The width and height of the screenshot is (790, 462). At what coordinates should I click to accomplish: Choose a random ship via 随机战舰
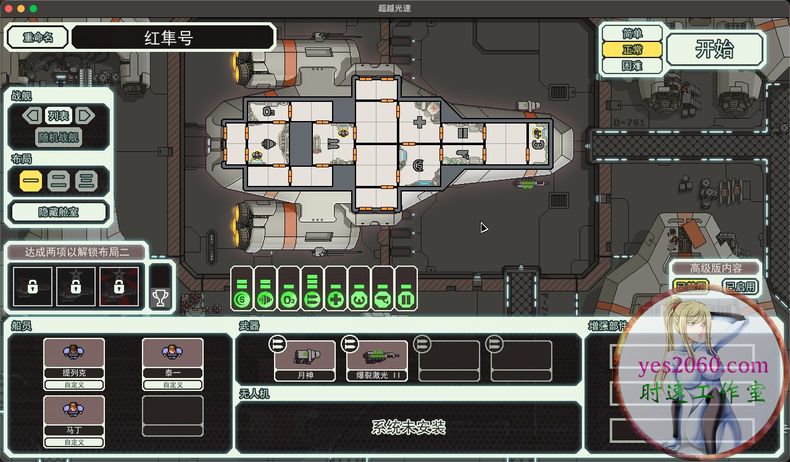tap(58, 137)
